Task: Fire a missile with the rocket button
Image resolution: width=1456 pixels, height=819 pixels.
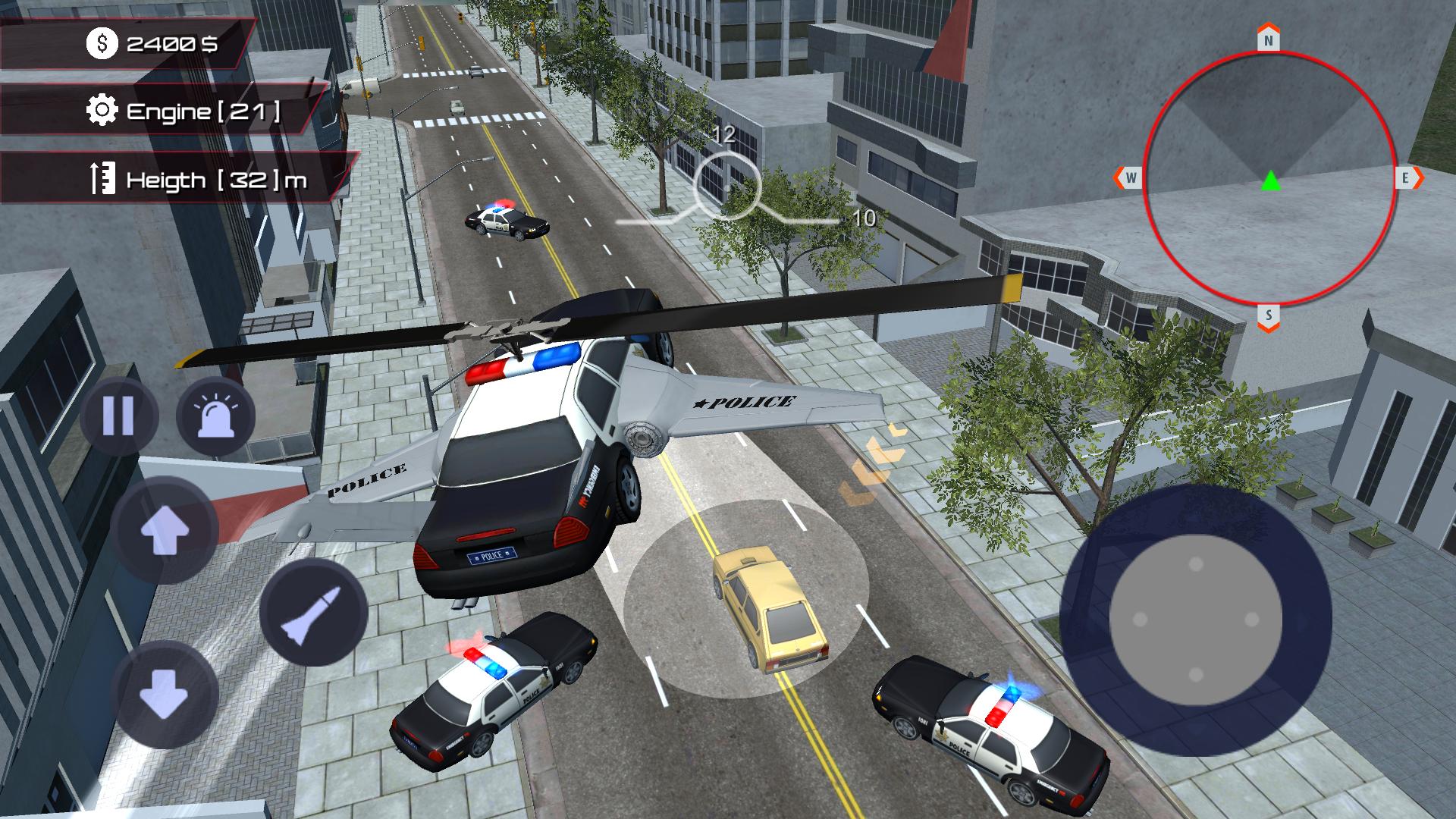Action: coord(313,613)
